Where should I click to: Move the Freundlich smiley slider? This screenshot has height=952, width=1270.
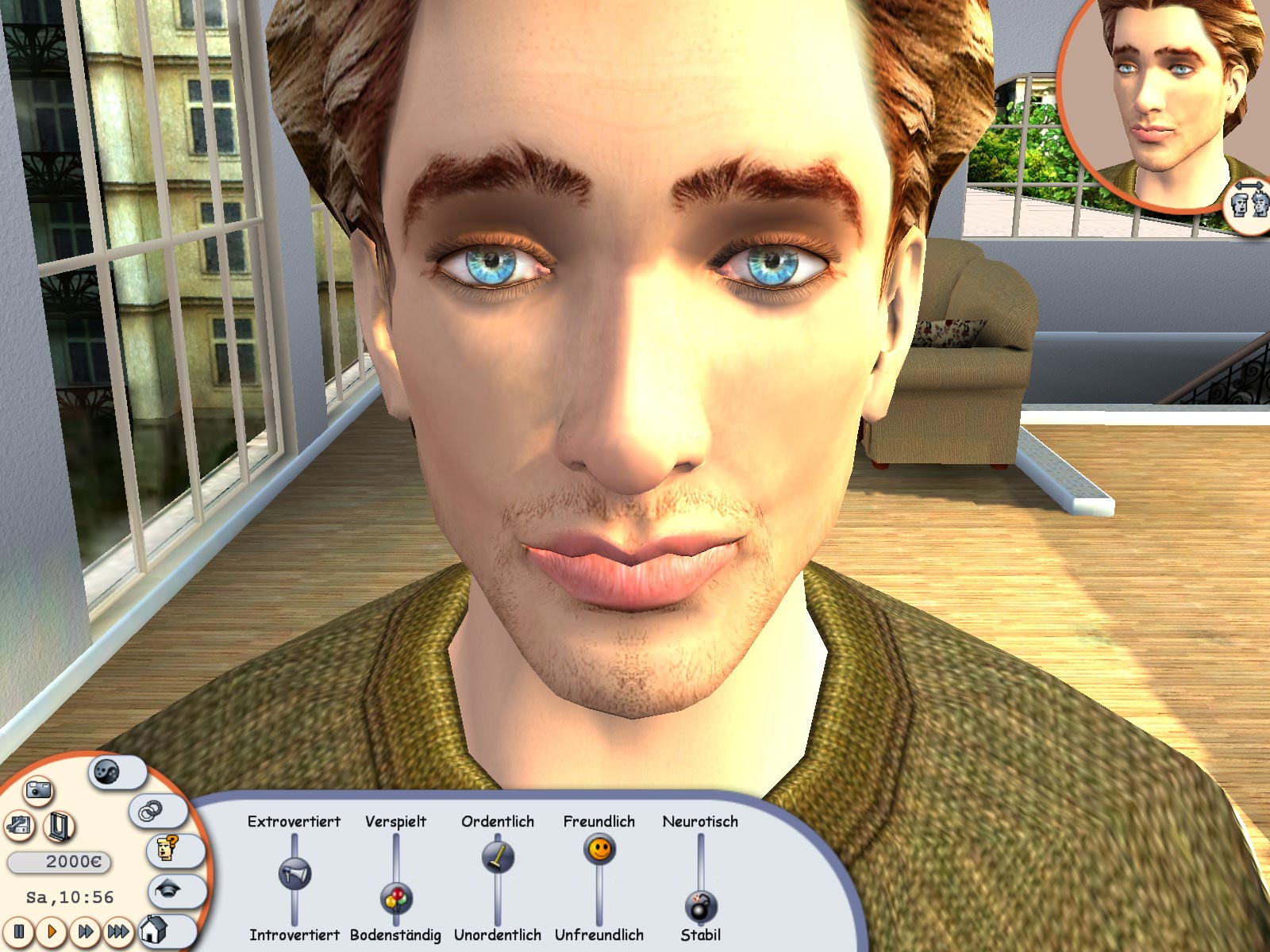point(599,851)
